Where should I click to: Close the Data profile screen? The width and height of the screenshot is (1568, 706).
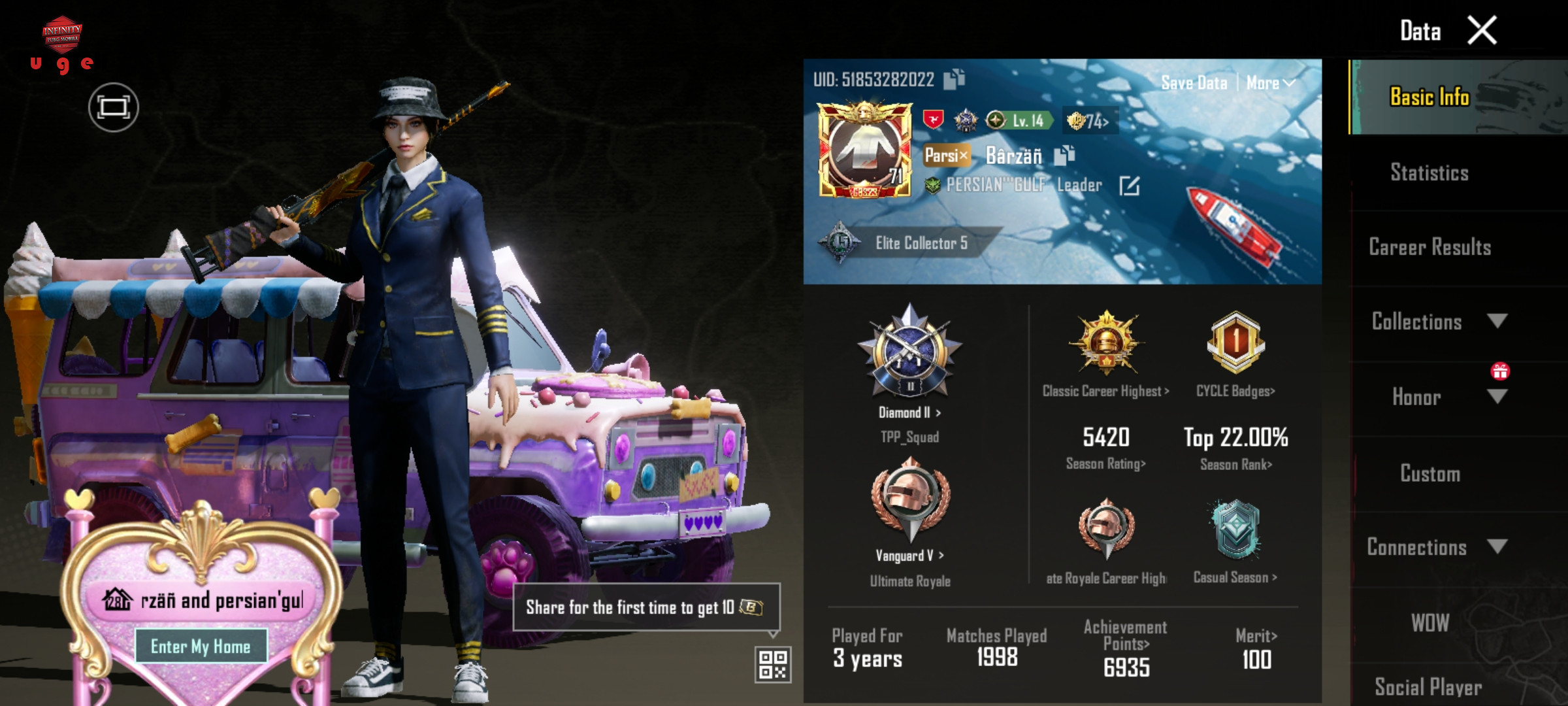click(x=1482, y=31)
